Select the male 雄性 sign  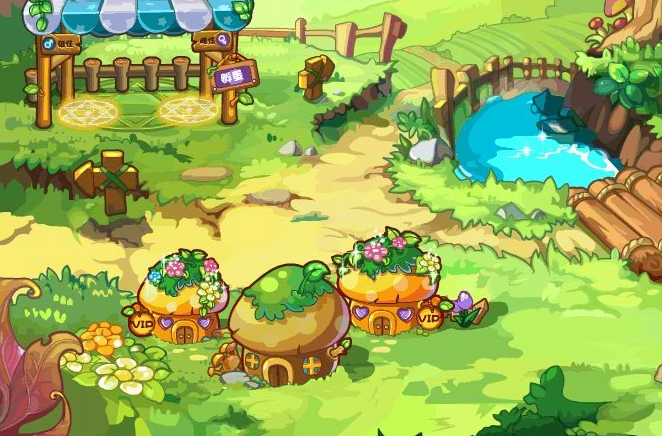(61, 44)
